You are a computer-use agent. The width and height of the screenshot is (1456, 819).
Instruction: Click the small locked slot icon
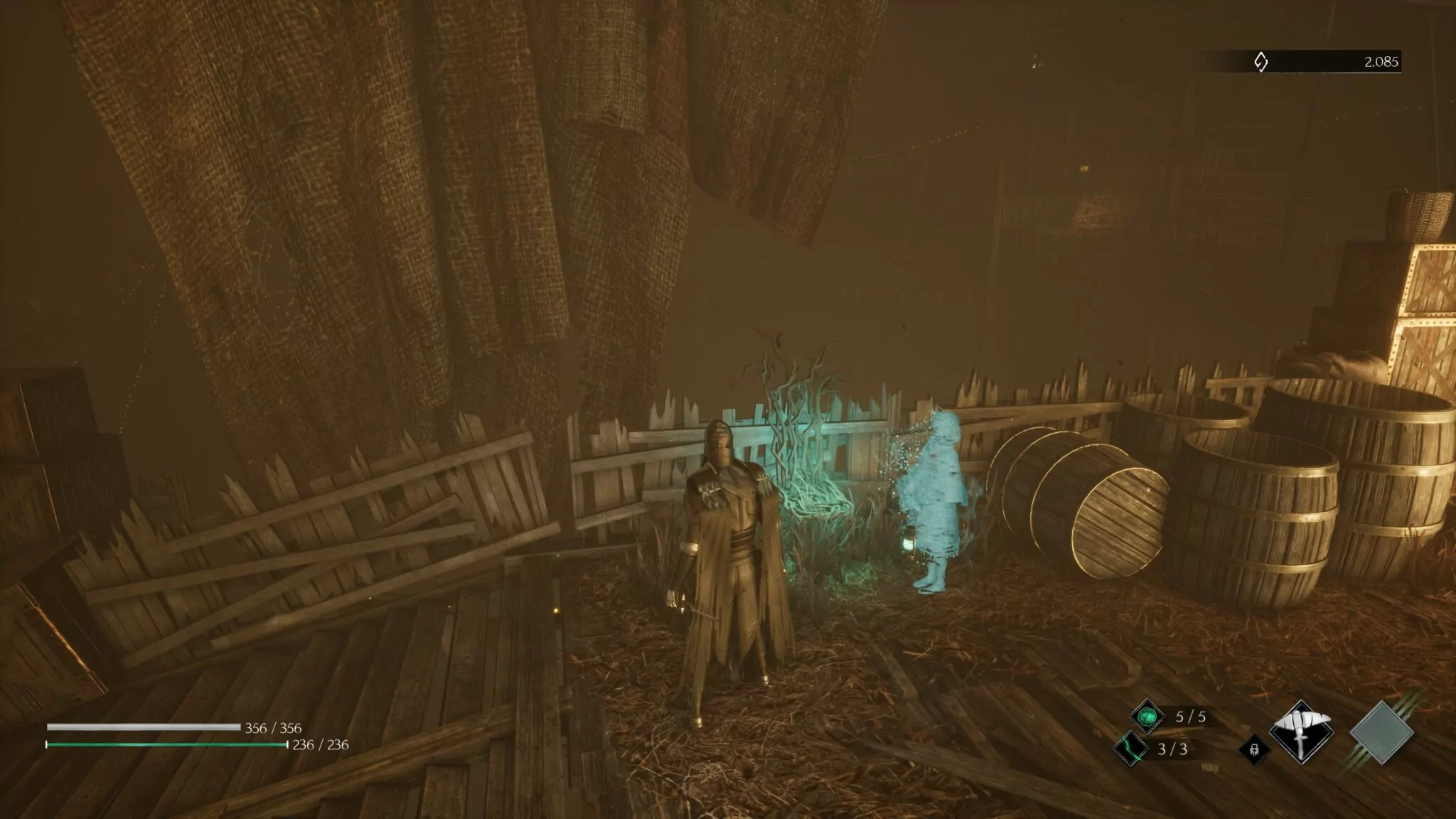click(1254, 749)
